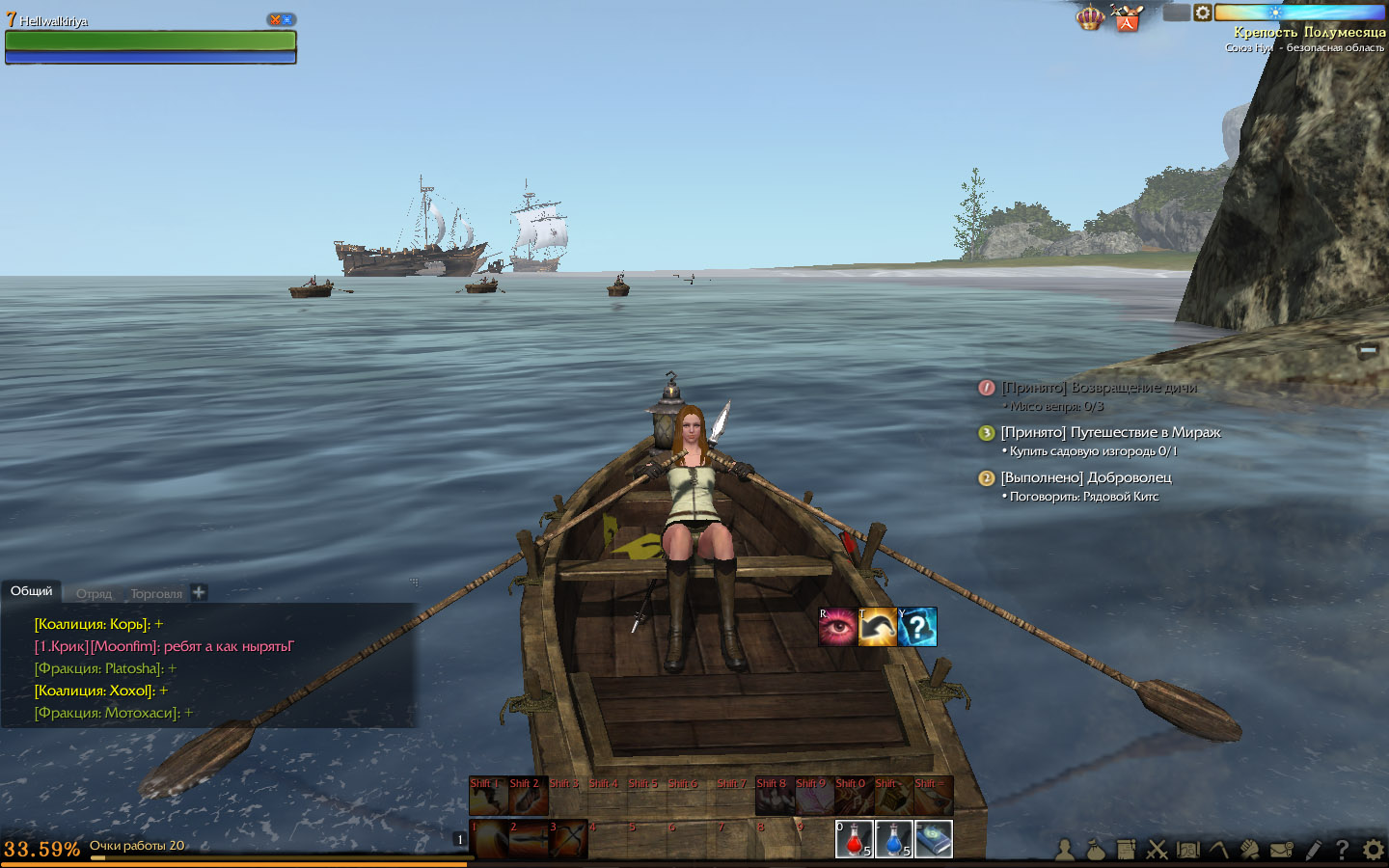
Task: Use the red health potion slot
Action: click(854, 838)
